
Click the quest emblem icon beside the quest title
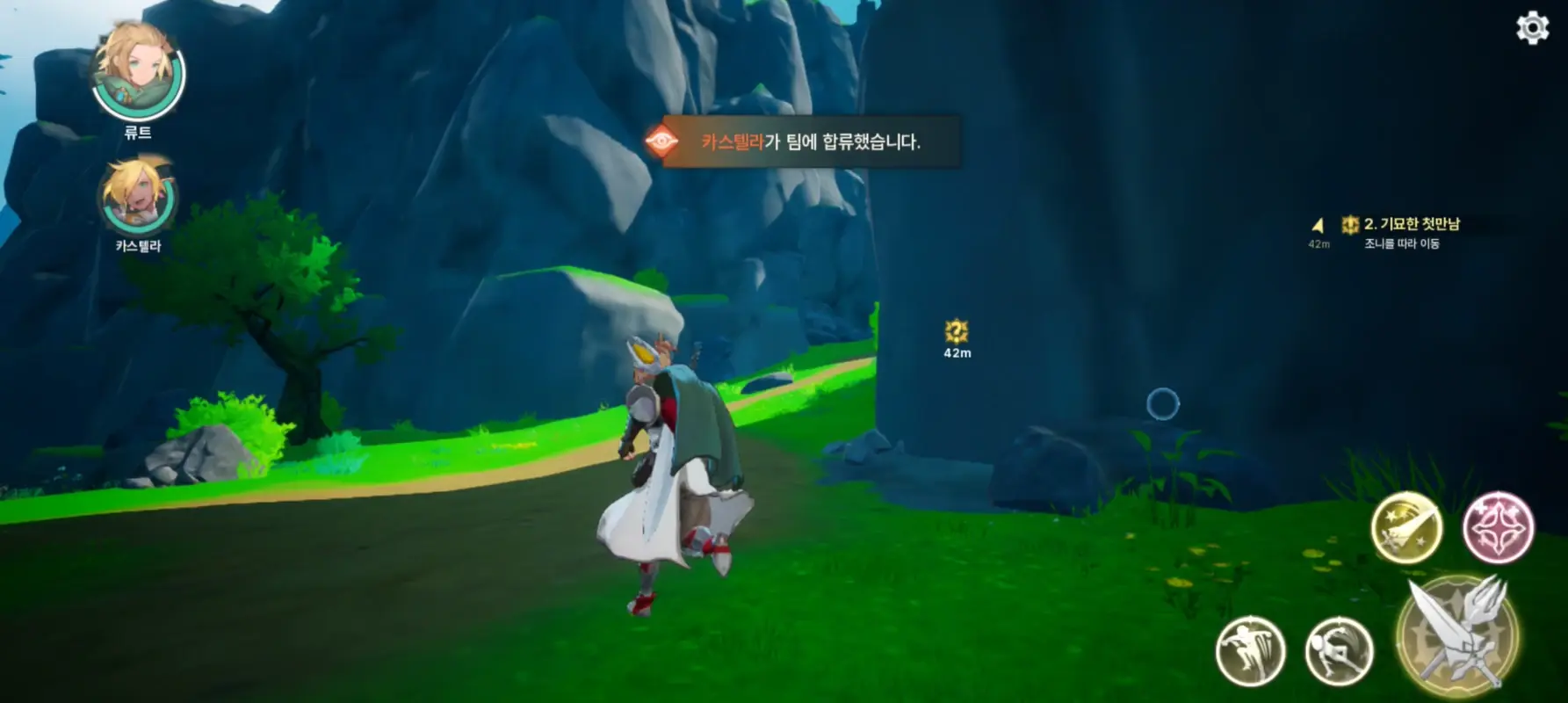point(1350,224)
